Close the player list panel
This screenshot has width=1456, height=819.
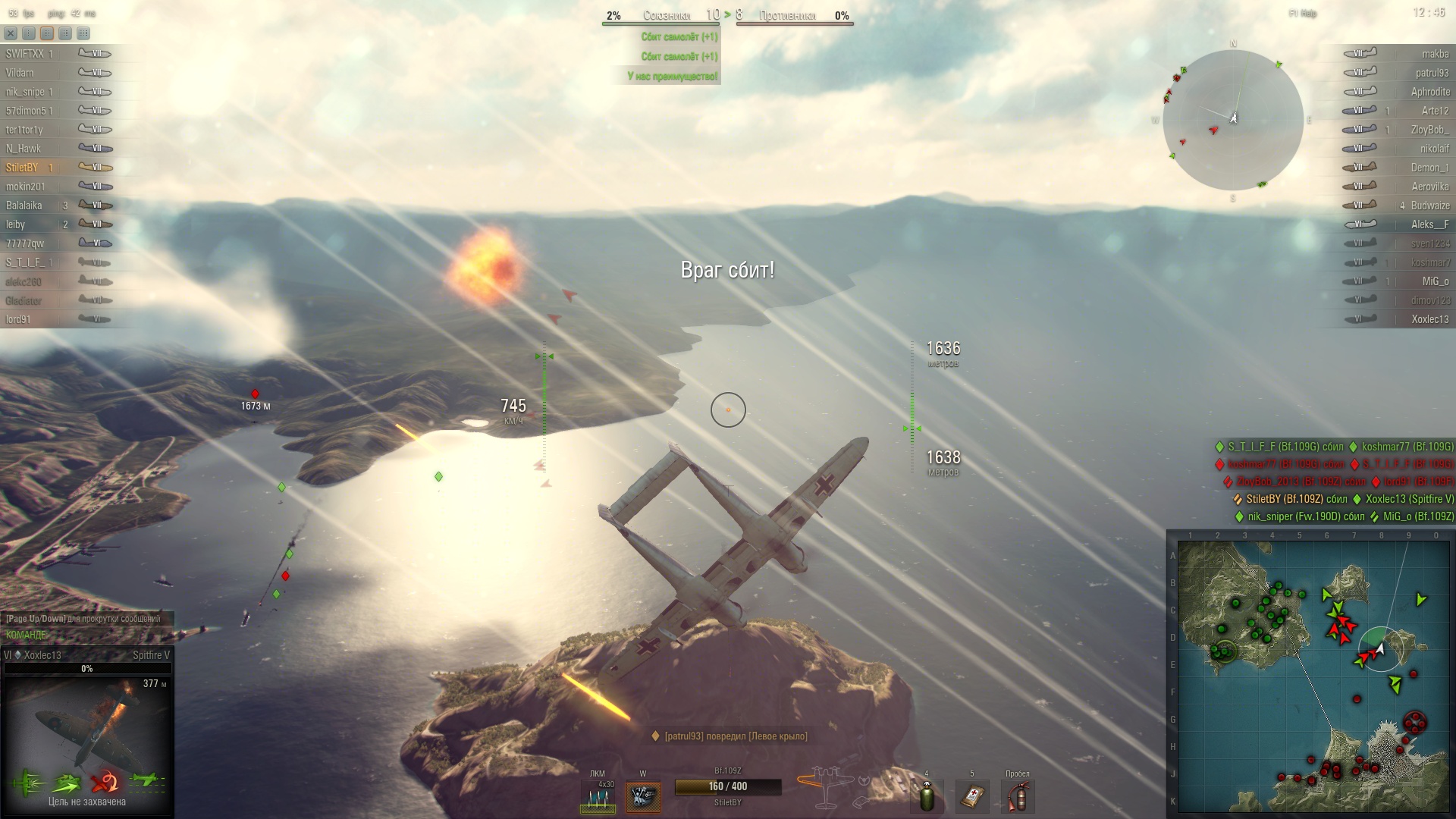(x=10, y=33)
